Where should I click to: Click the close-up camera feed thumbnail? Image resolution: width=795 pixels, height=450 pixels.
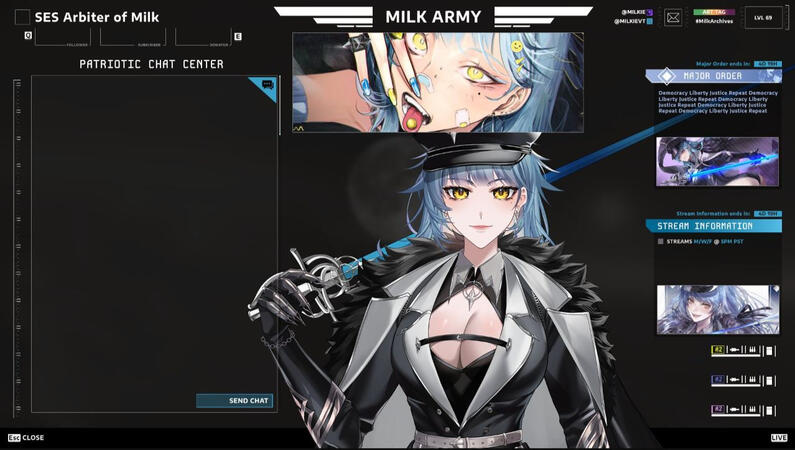click(438, 82)
